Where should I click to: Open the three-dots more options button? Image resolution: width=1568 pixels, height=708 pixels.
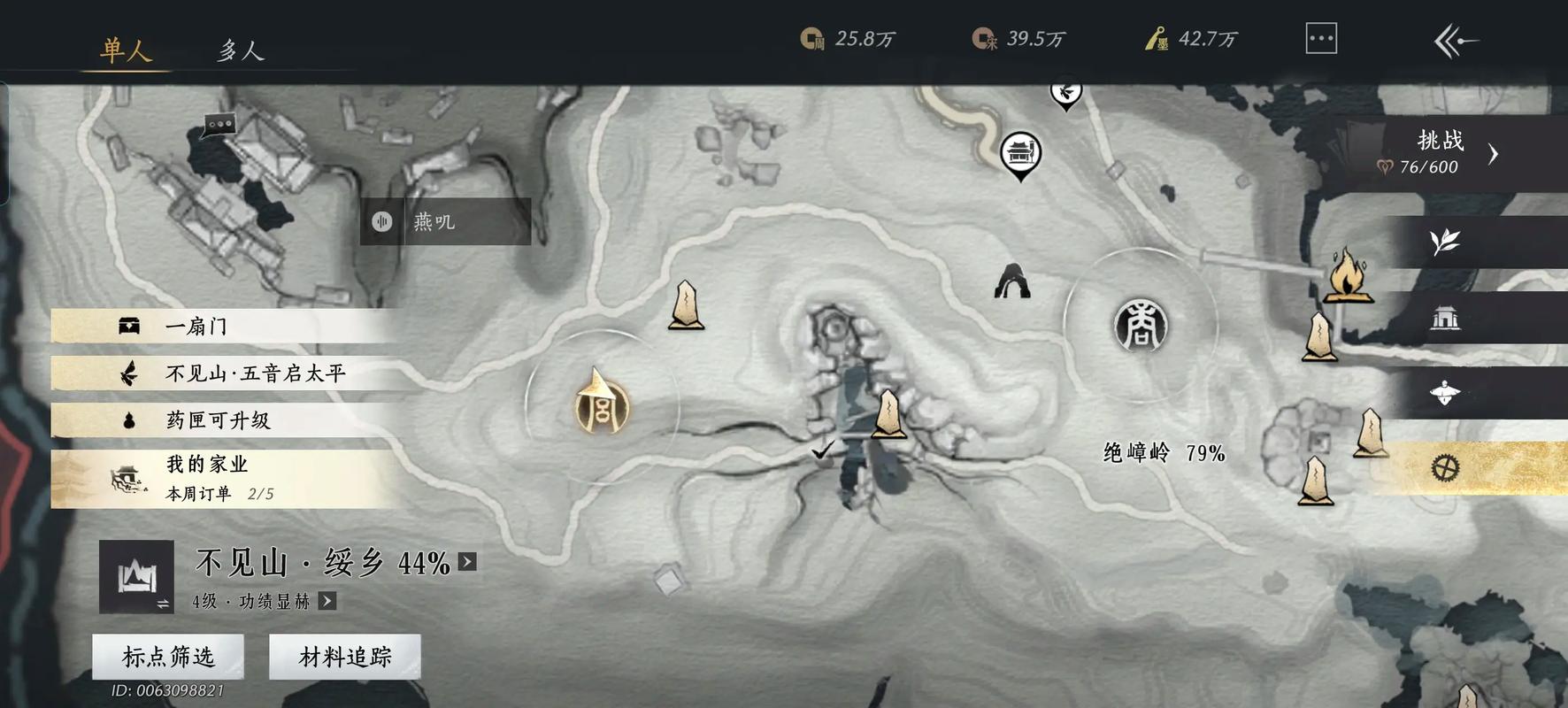coord(1320,39)
